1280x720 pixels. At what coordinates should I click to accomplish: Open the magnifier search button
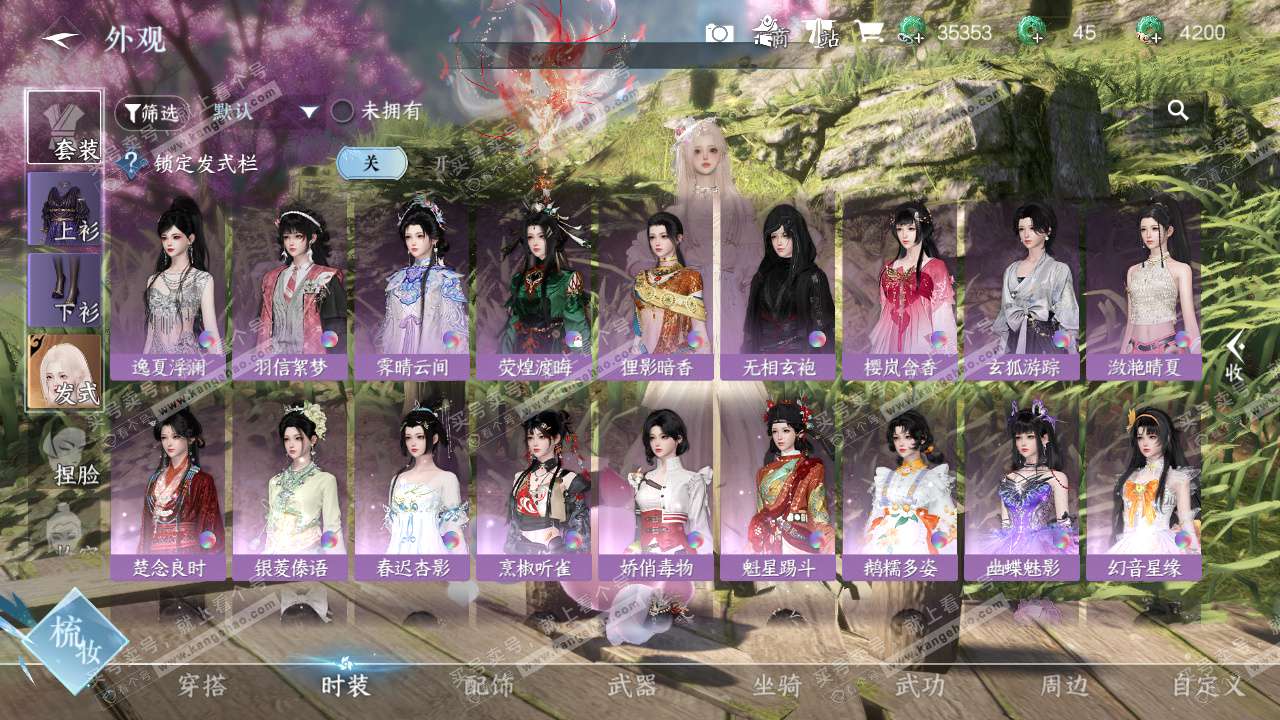[x=1178, y=111]
